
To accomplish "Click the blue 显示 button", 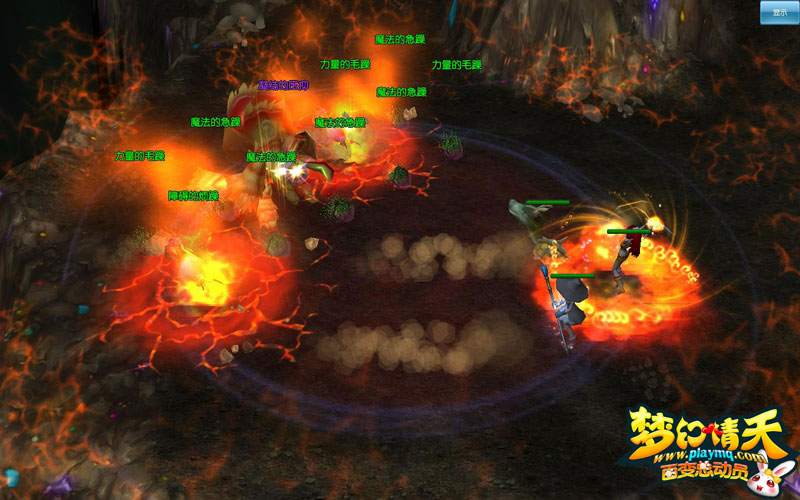I will (x=778, y=12).
